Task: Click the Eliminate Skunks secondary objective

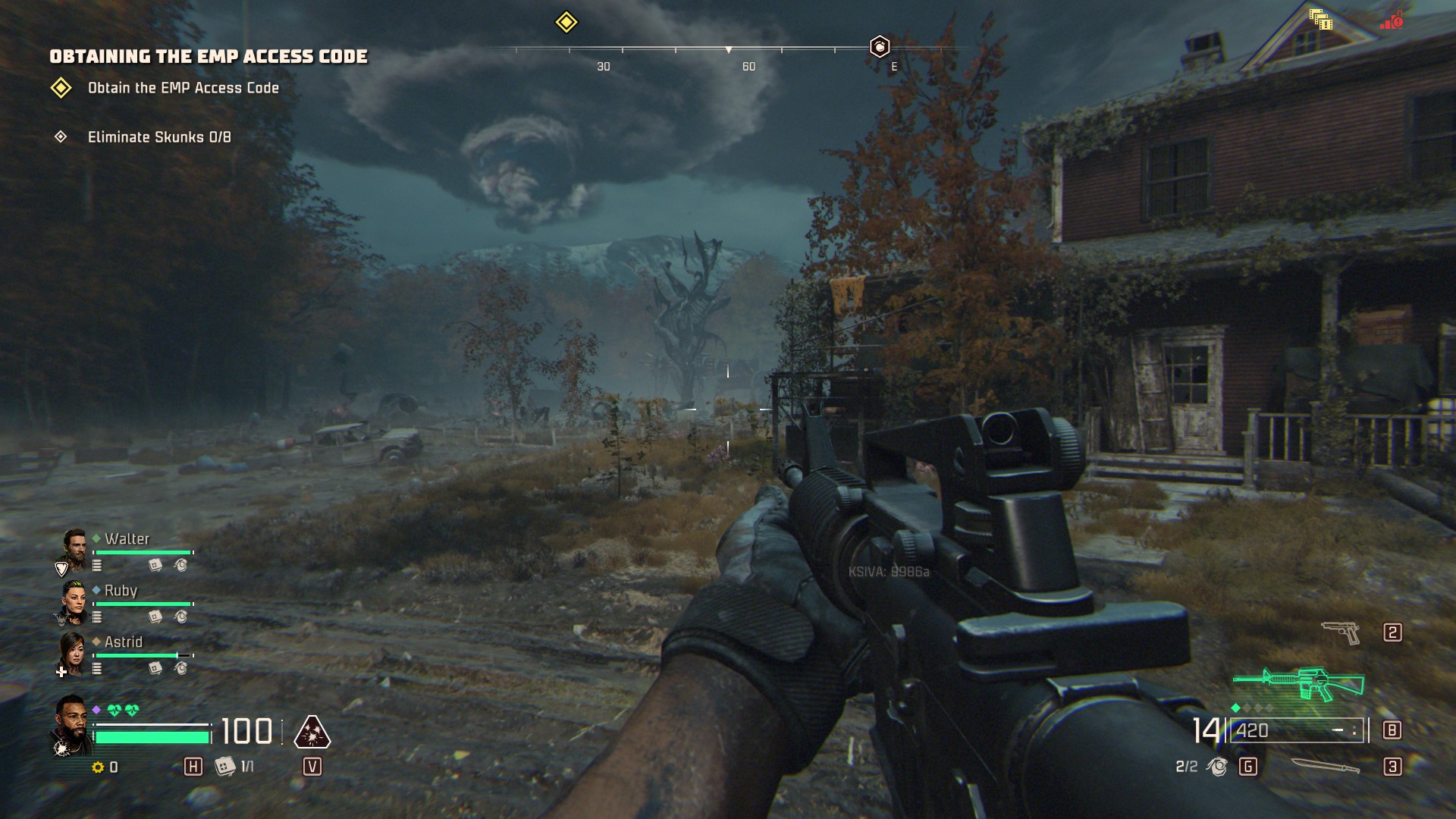Action: point(159,137)
